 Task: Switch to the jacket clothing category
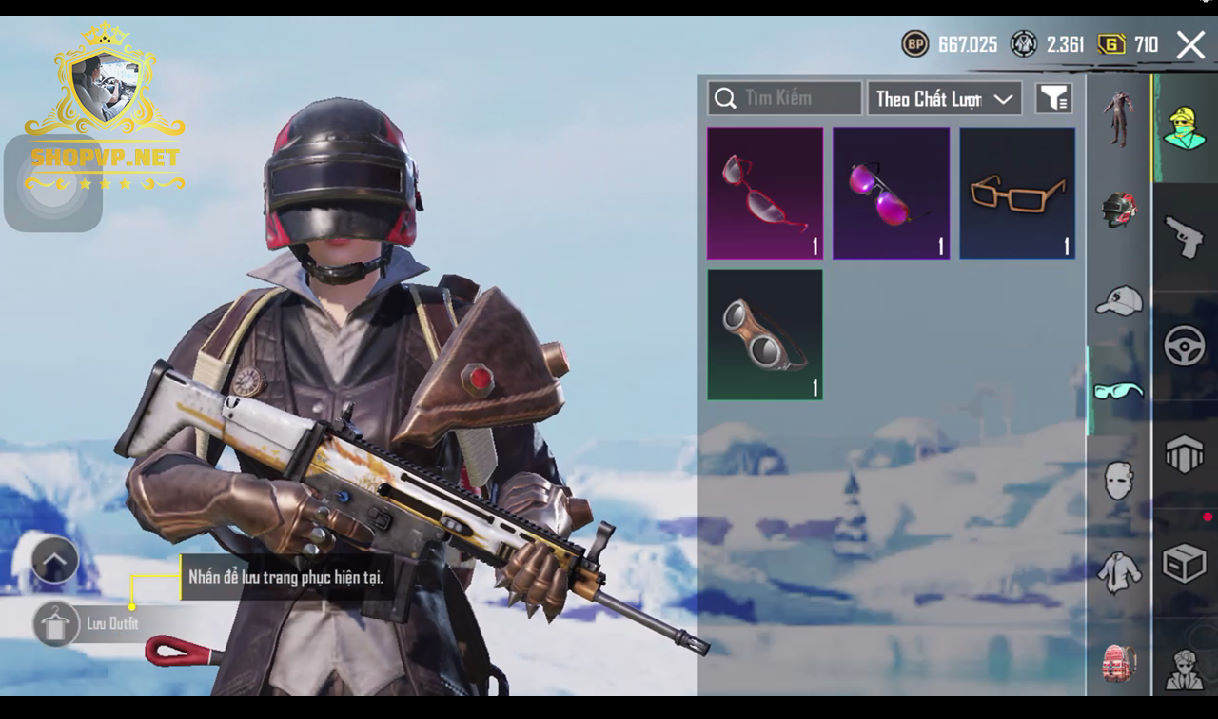[1118, 572]
